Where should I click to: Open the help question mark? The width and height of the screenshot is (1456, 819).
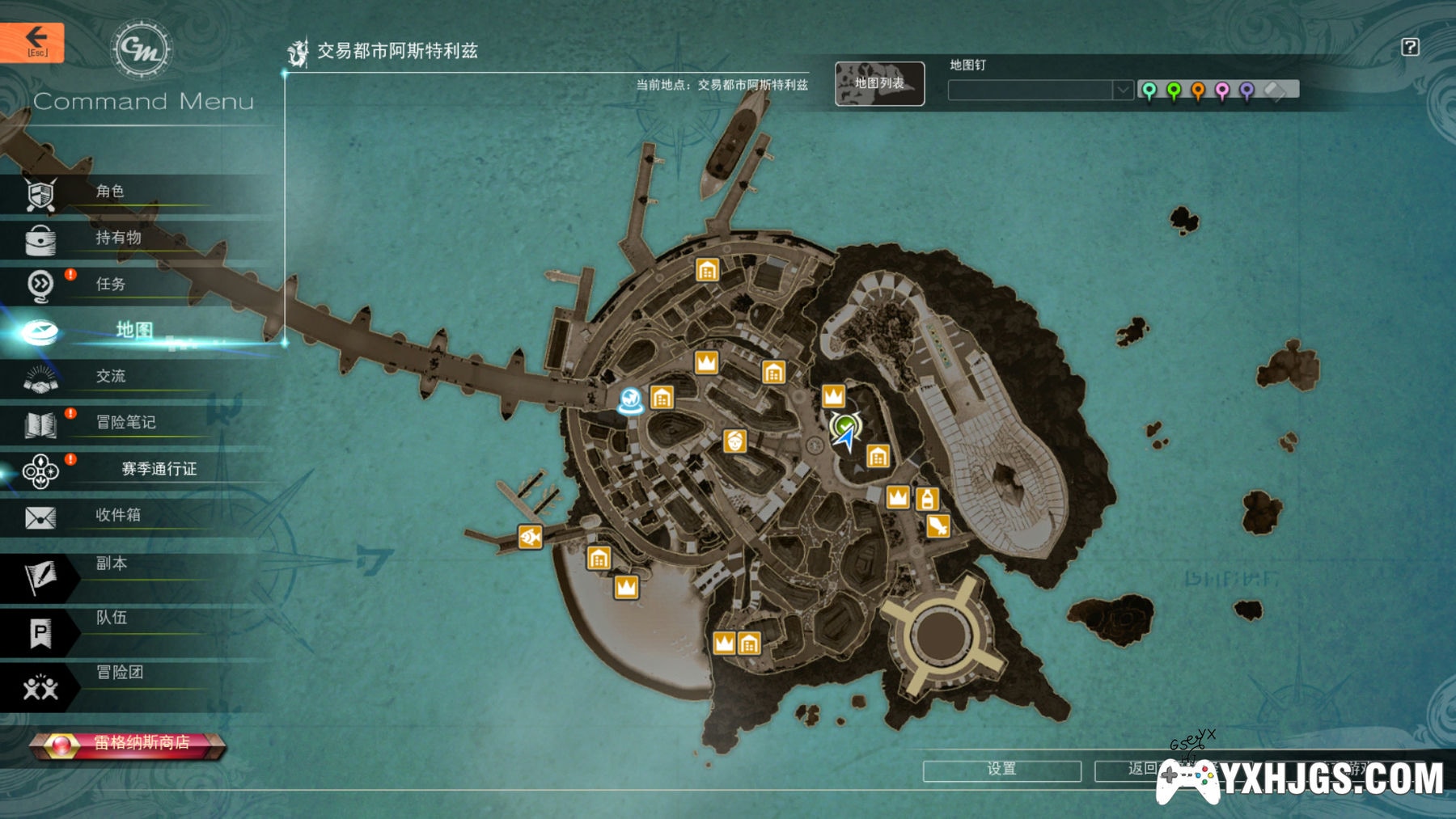click(x=1410, y=47)
